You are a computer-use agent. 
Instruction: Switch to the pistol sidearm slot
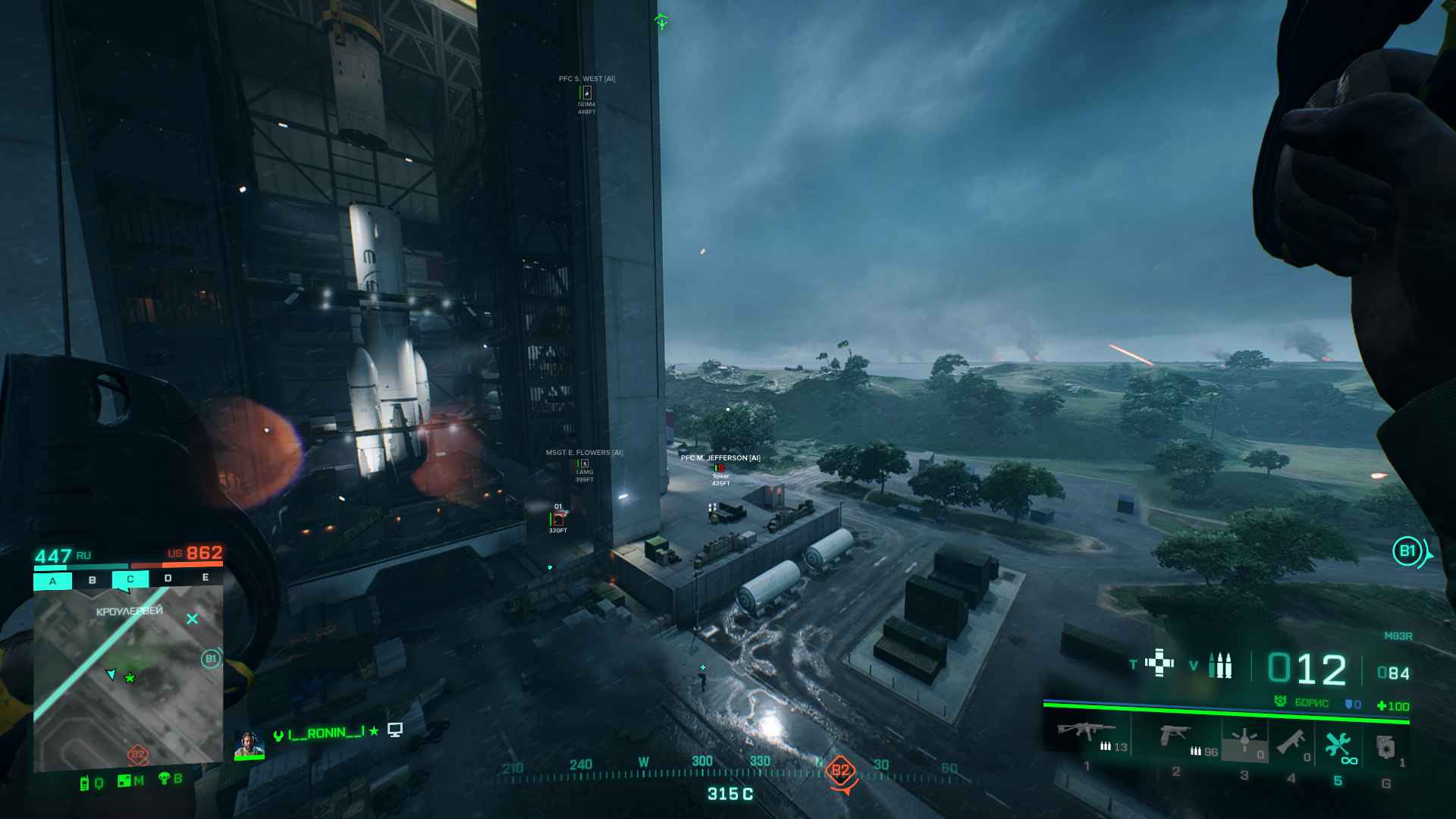tap(1176, 735)
